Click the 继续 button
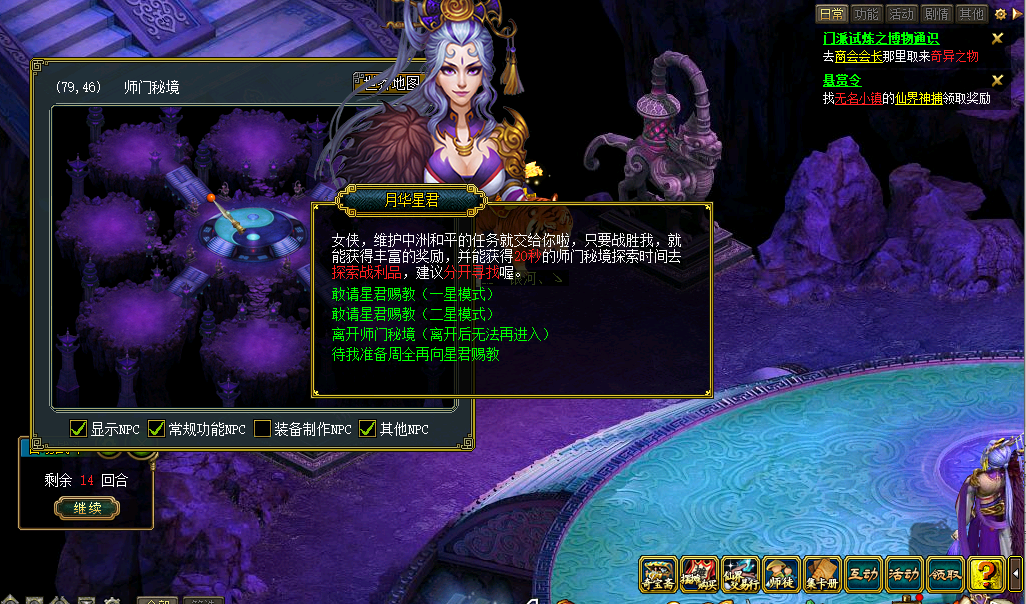This screenshot has height=604, width=1026. (87, 508)
